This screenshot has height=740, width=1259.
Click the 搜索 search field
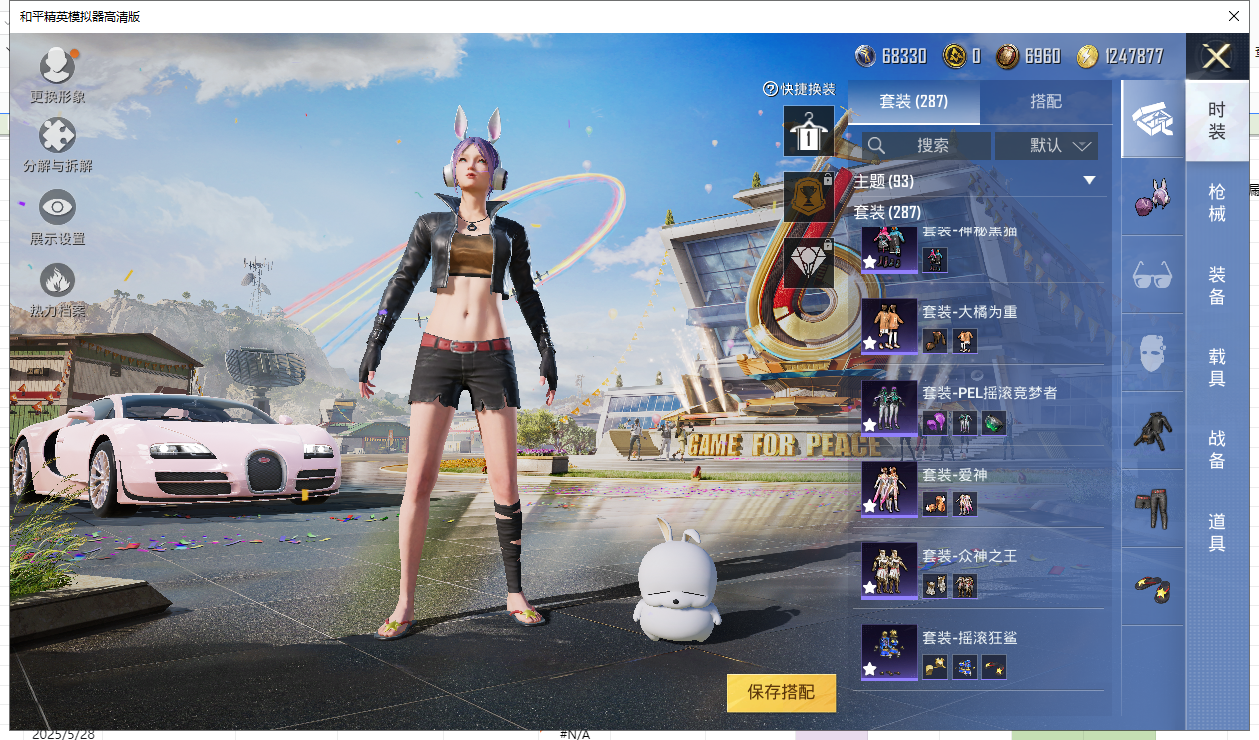click(x=927, y=146)
